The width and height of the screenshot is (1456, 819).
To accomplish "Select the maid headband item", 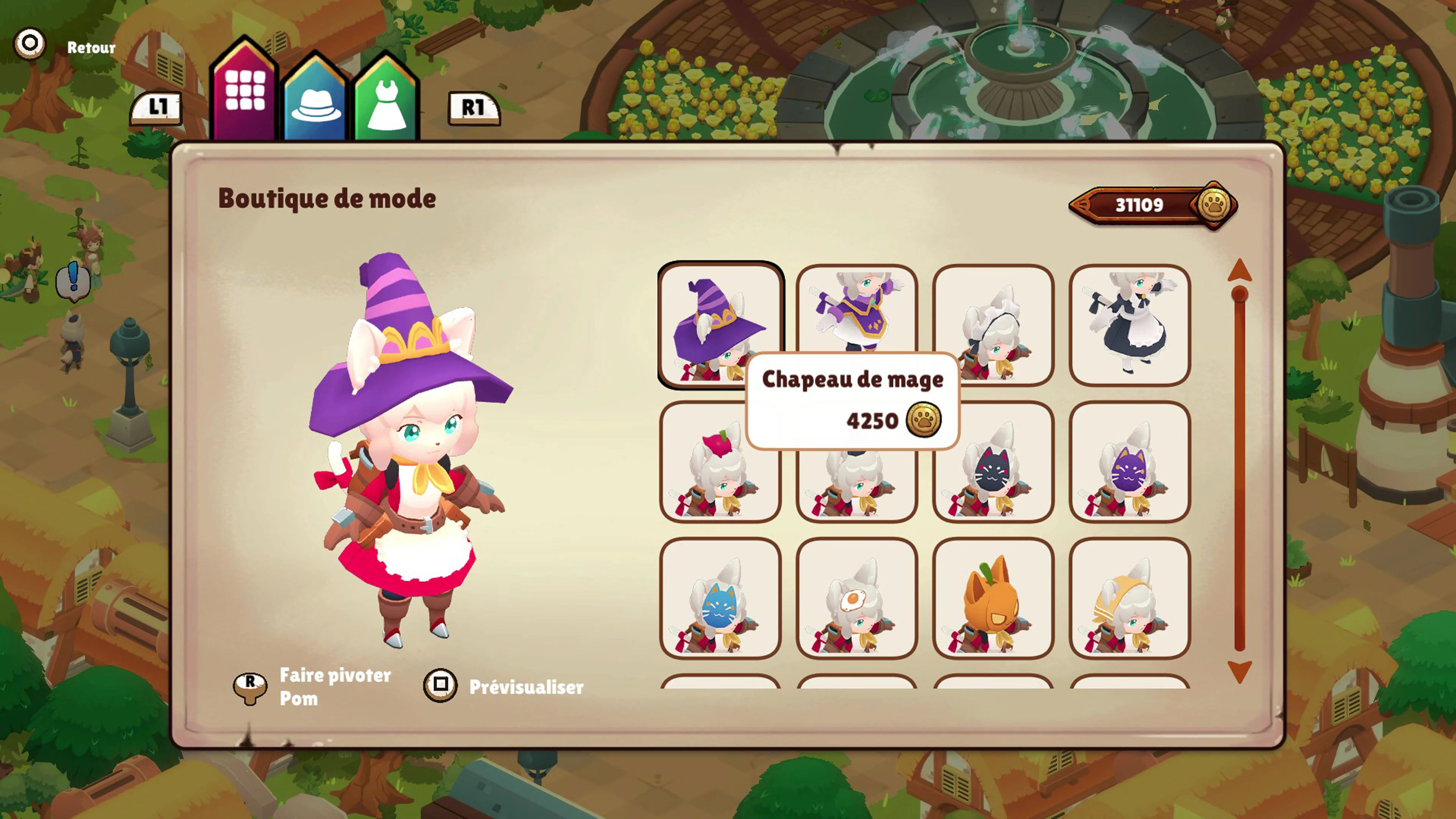I will coord(993,326).
